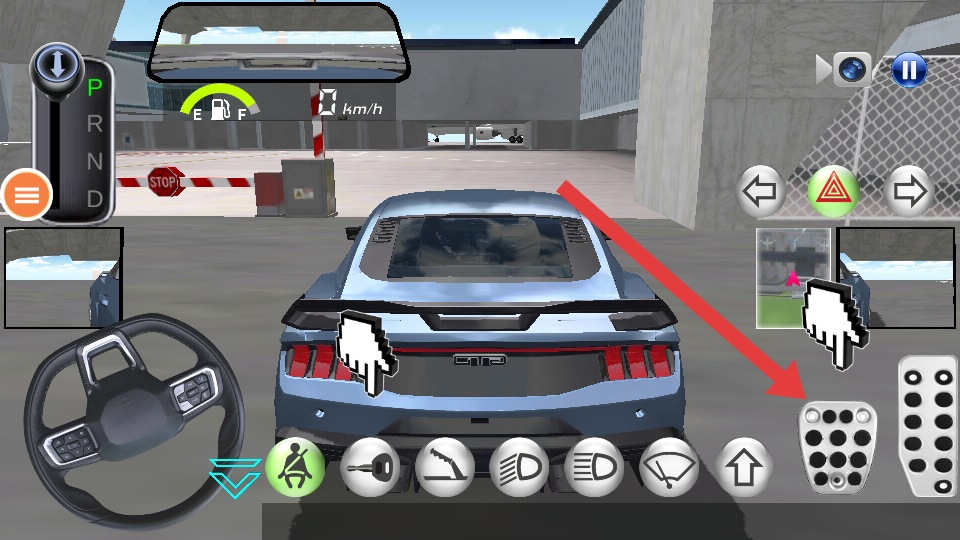Toggle the green seatbelt button
960x540 pixels.
pos(295,467)
